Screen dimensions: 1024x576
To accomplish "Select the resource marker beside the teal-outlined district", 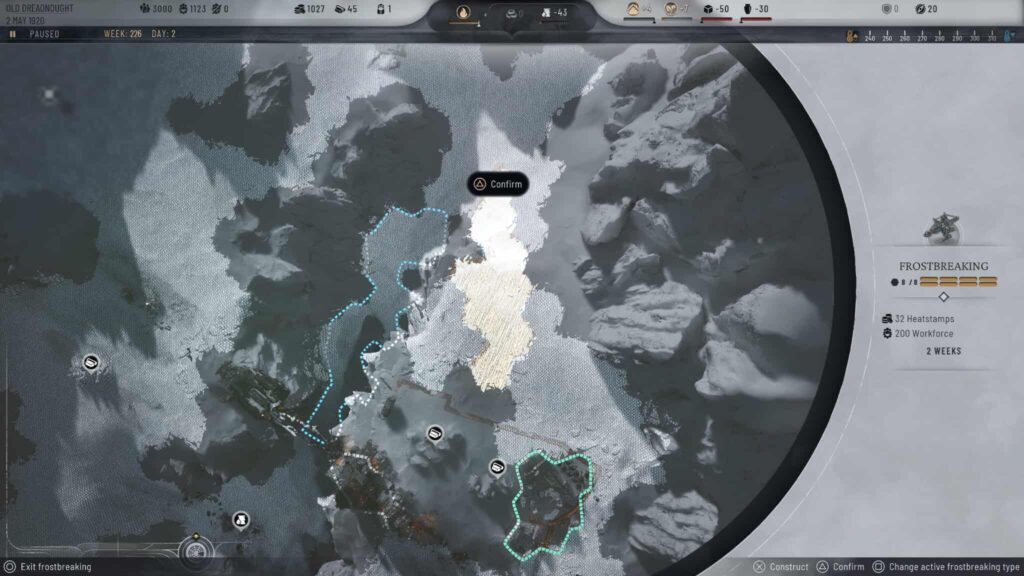I will coord(497,467).
